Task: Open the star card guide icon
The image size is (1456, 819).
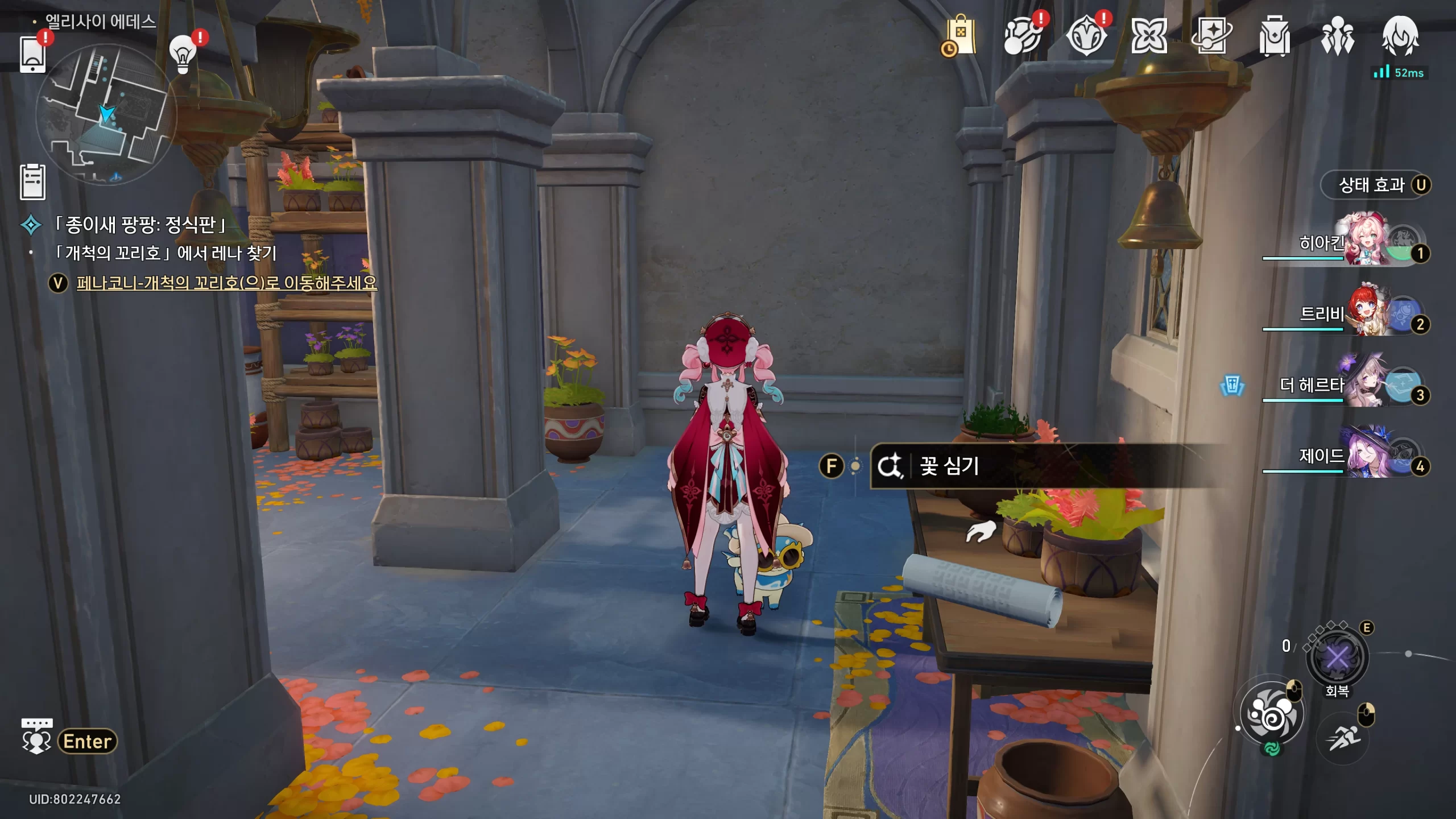Action: coord(1211,36)
